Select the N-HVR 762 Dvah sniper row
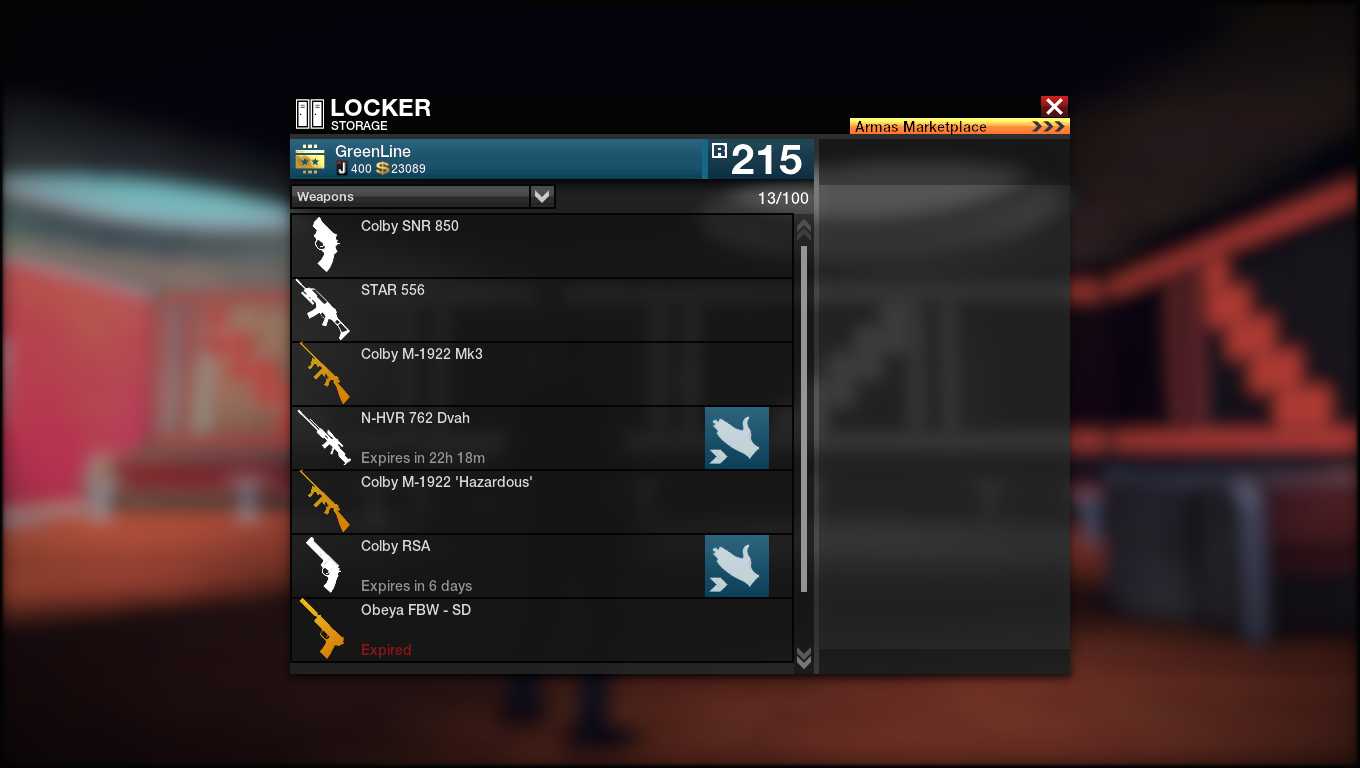Screen dimensions: 1360x768 point(500,438)
